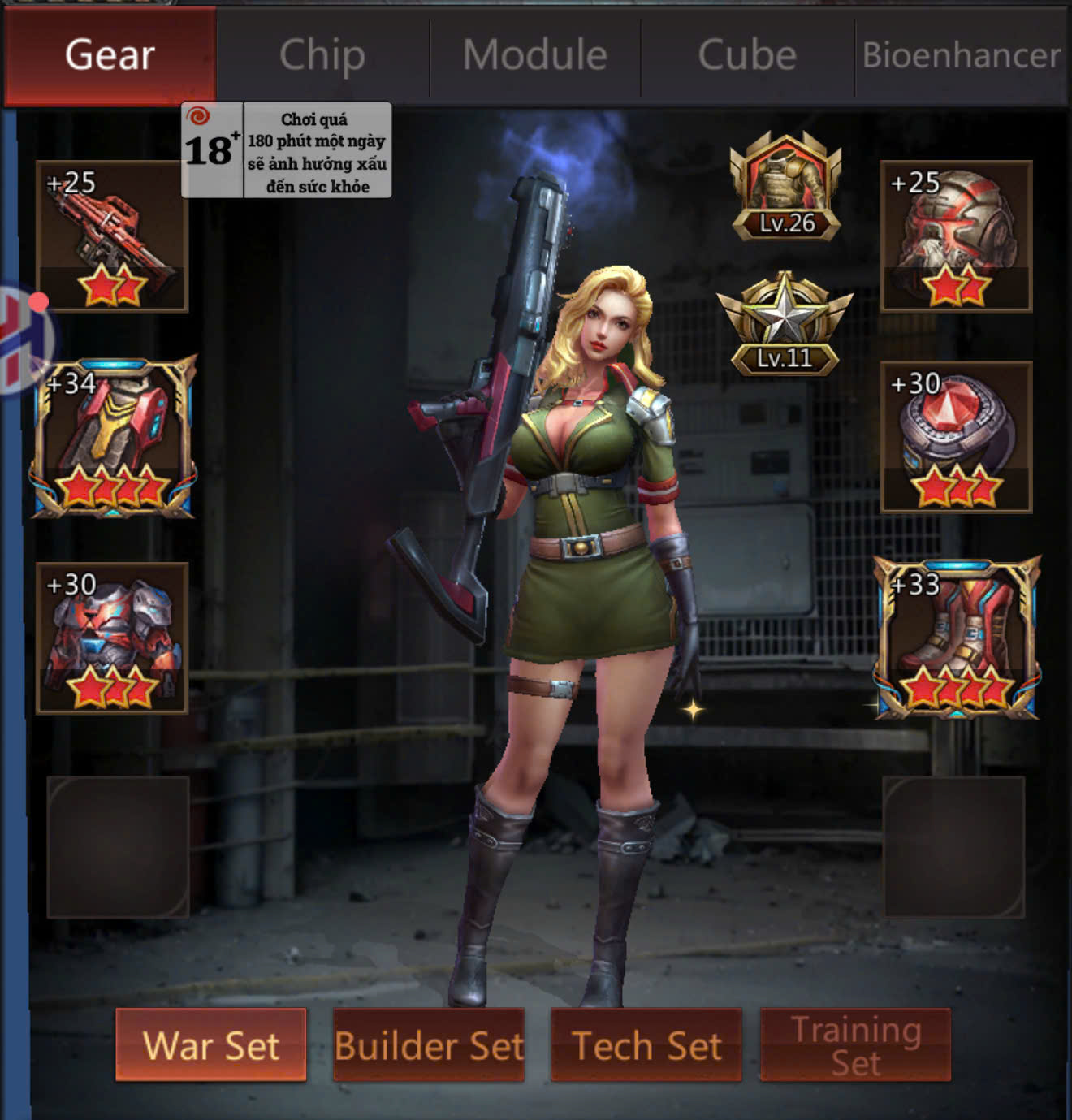Image resolution: width=1072 pixels, height=1120 pixels.
Task: Click the +25 helmet gear slot
Action: tap(957, 236)
